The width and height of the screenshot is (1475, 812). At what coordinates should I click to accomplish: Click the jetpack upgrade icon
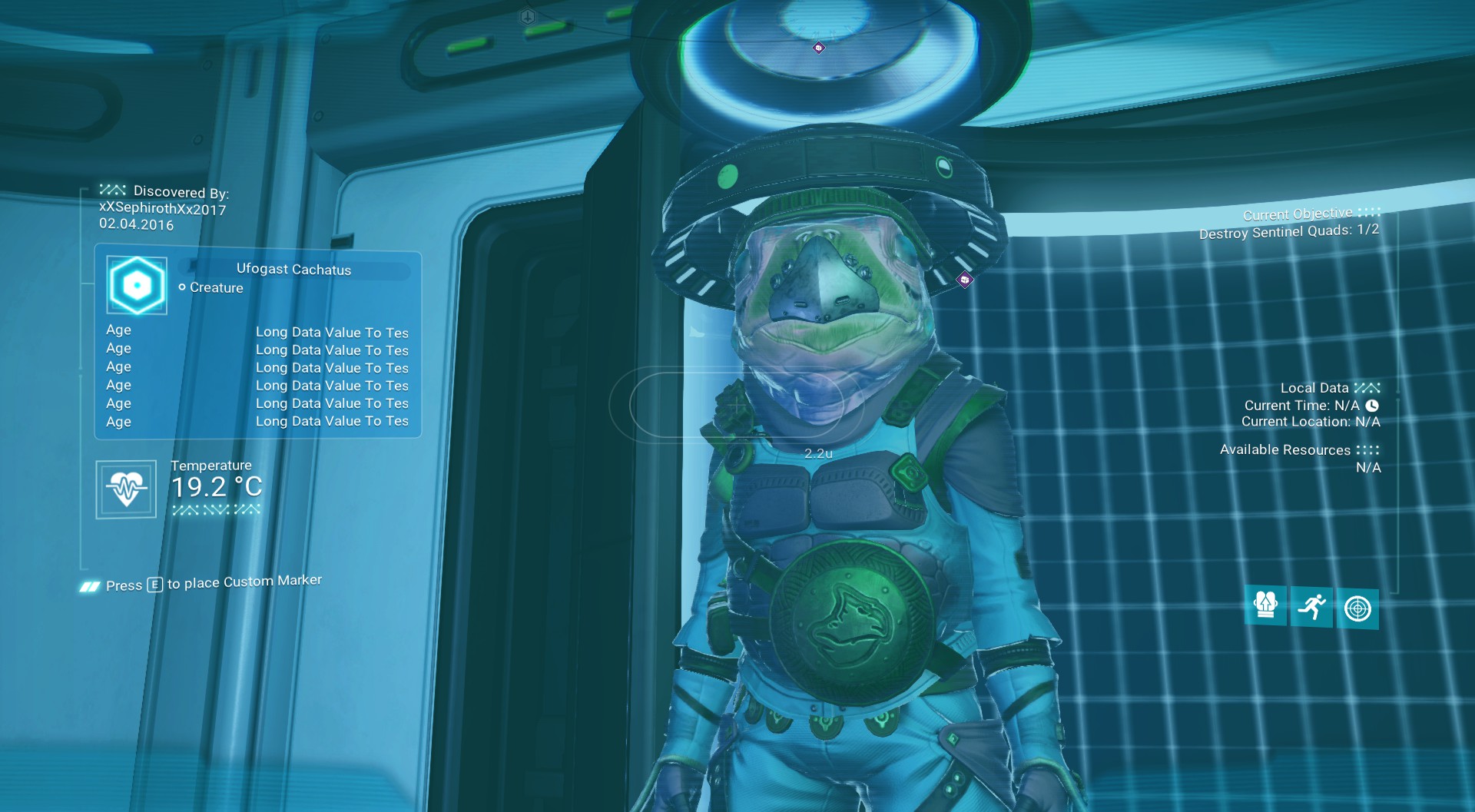point(1265,606)
